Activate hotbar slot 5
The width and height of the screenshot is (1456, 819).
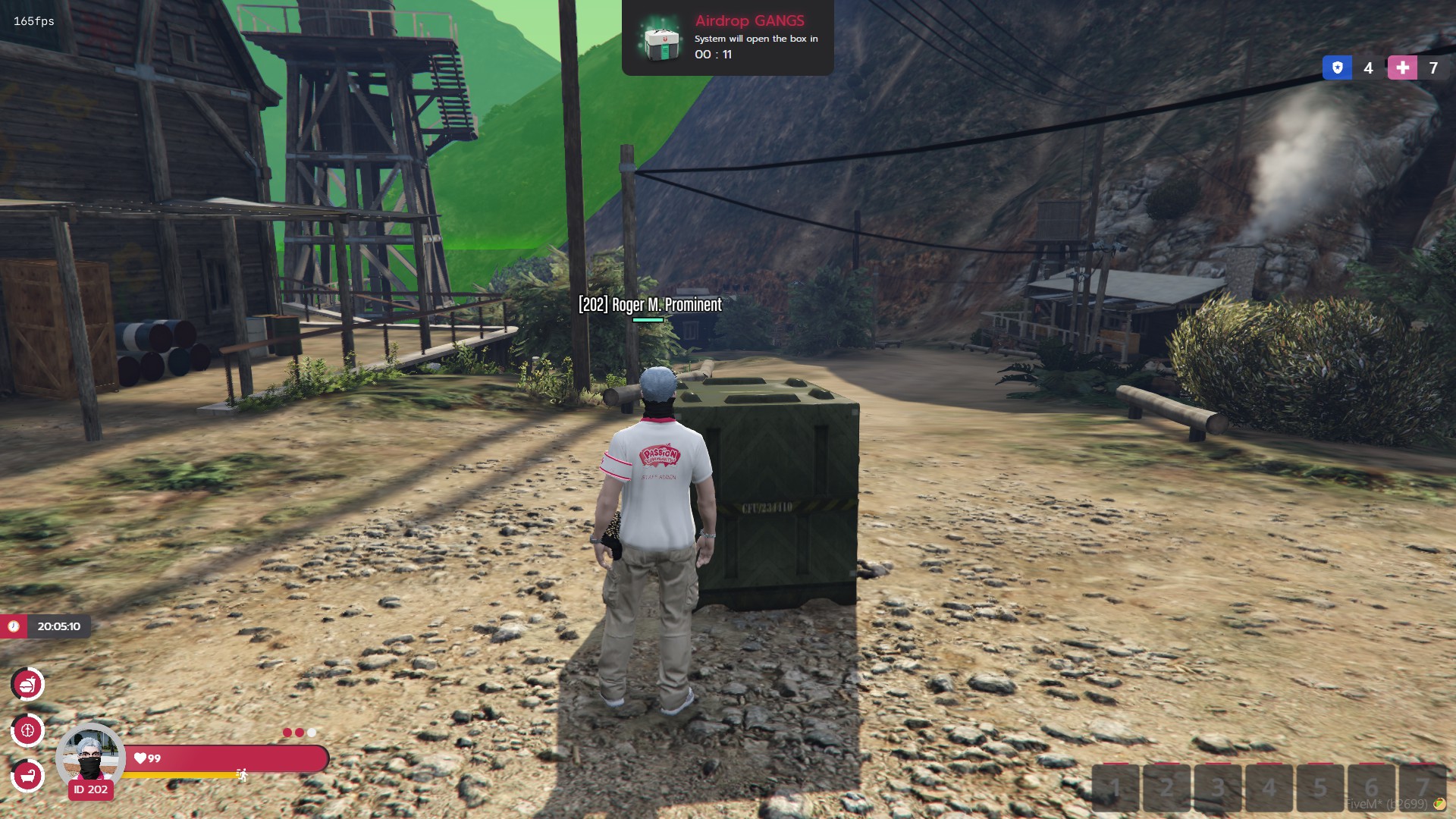1320,788
